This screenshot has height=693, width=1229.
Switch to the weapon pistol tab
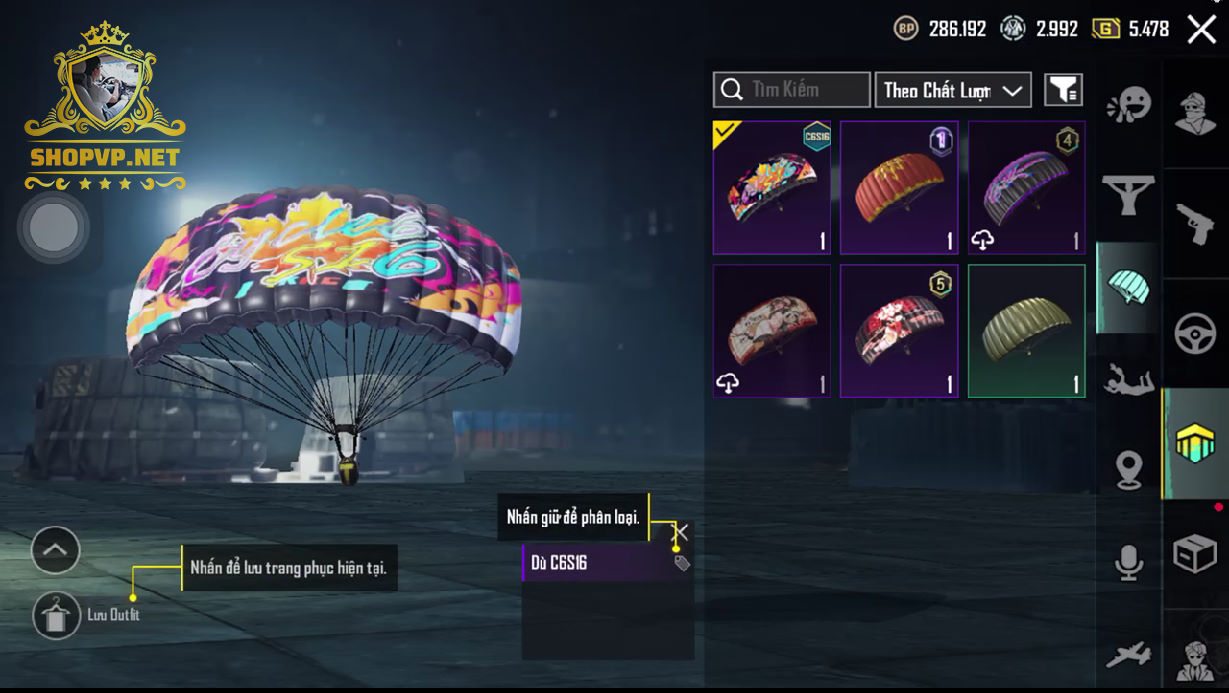point(1195,225)
